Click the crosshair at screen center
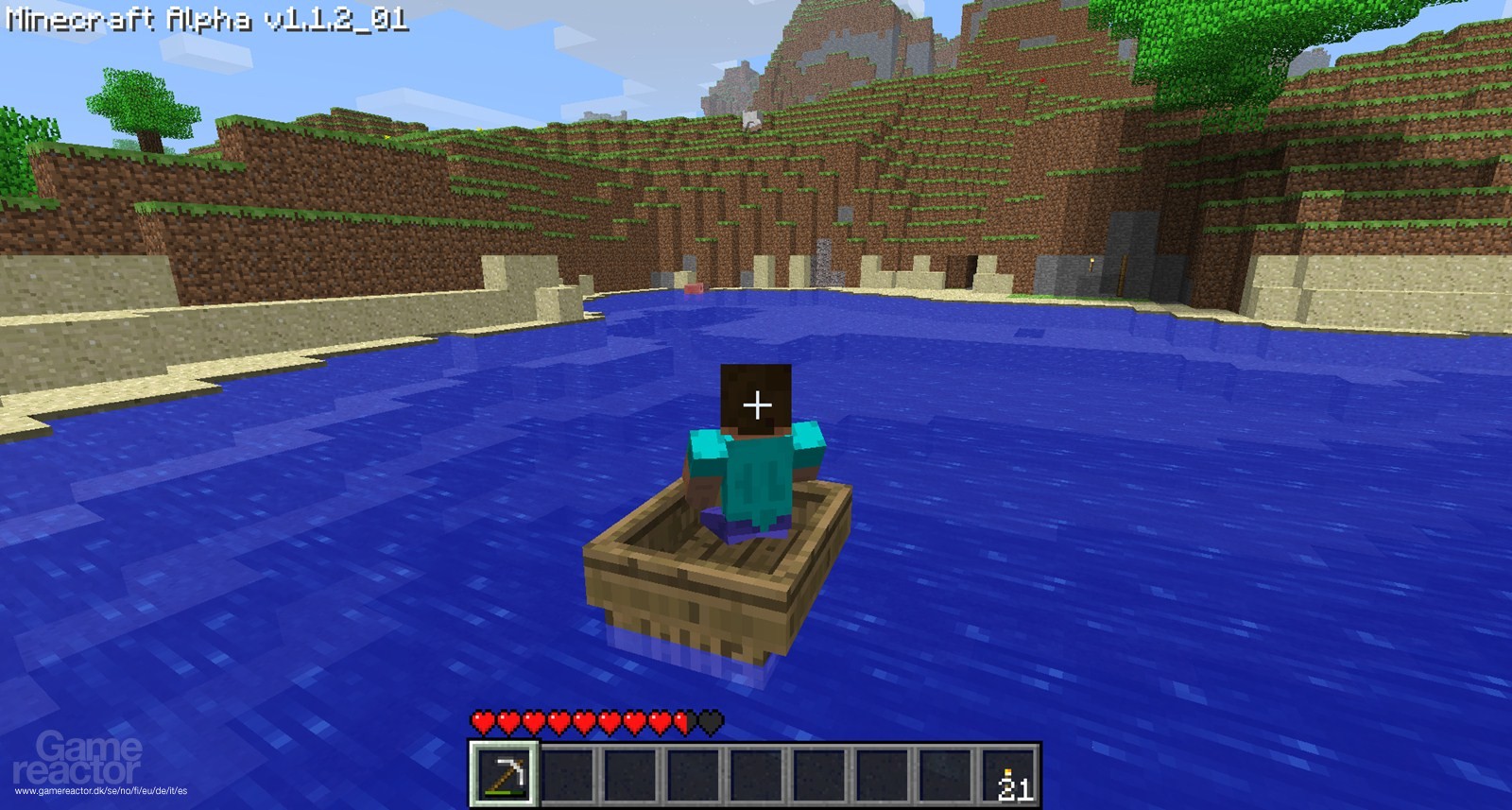This screenshot has width=1512, height=810. 756,406
